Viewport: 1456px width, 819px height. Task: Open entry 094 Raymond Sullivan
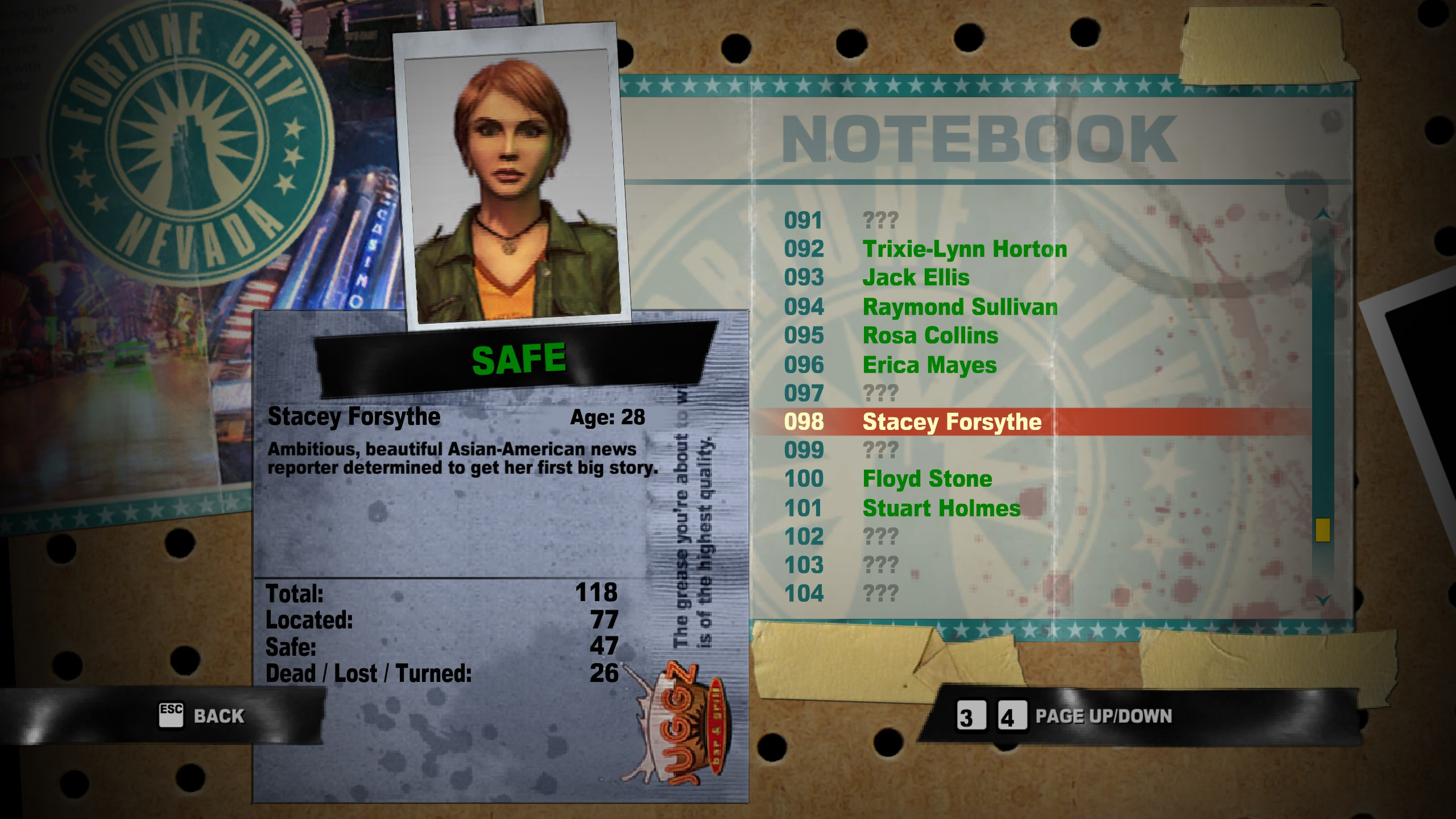959,306
